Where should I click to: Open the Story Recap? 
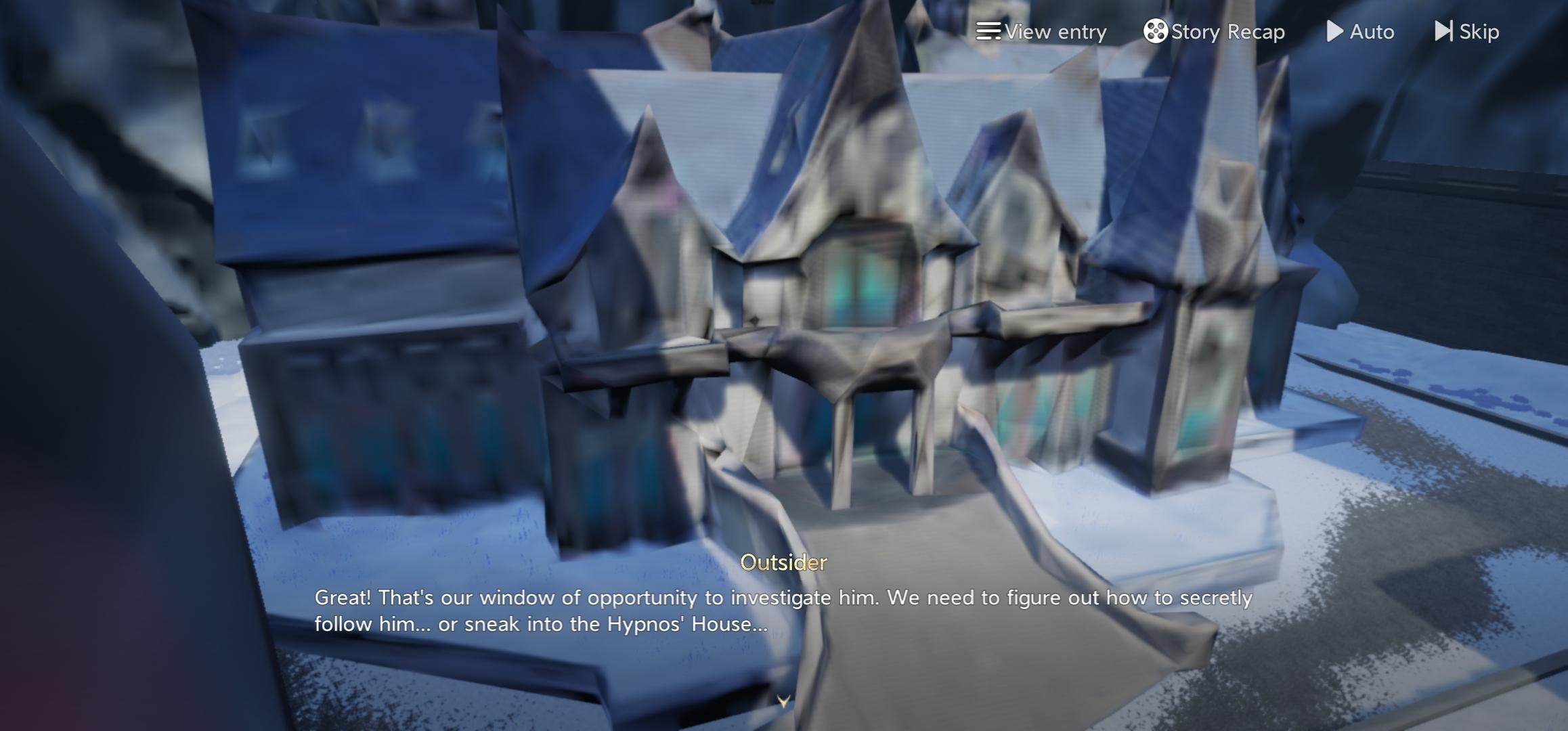point(1214,32)
